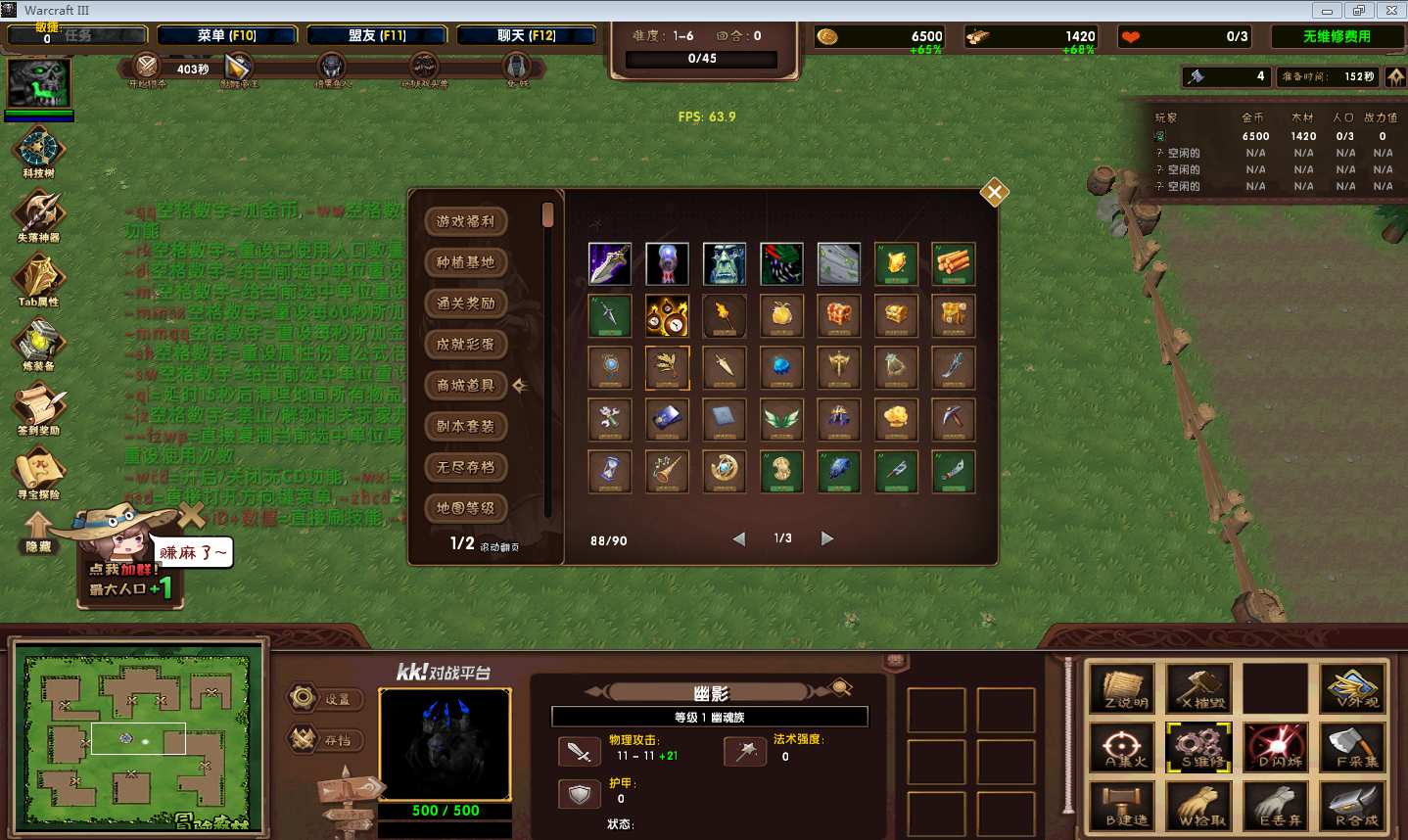Click the minimap
1408x840 pixels.
(x=138, y=738)
